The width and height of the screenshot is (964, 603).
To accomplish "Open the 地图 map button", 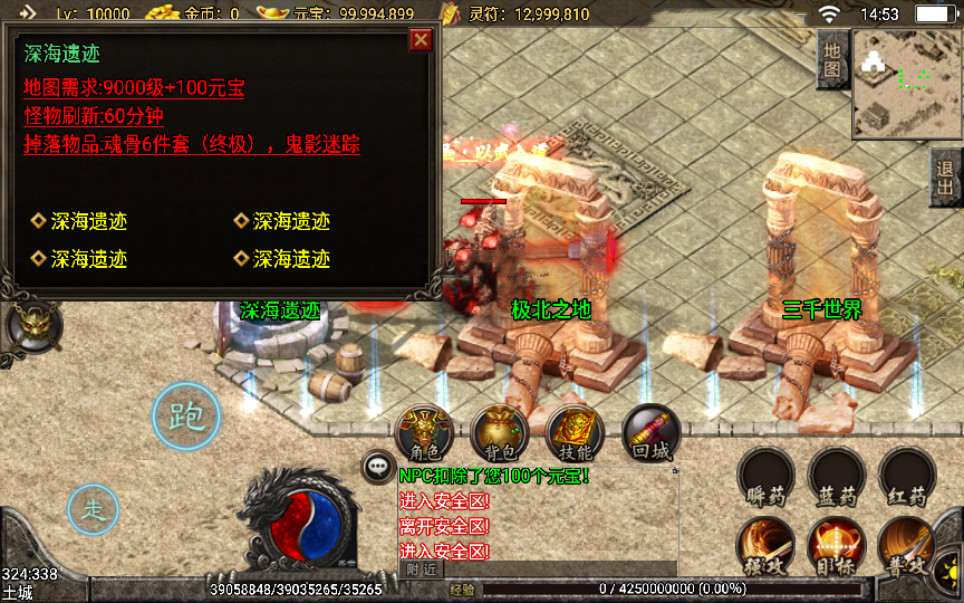I will point(832,60).
